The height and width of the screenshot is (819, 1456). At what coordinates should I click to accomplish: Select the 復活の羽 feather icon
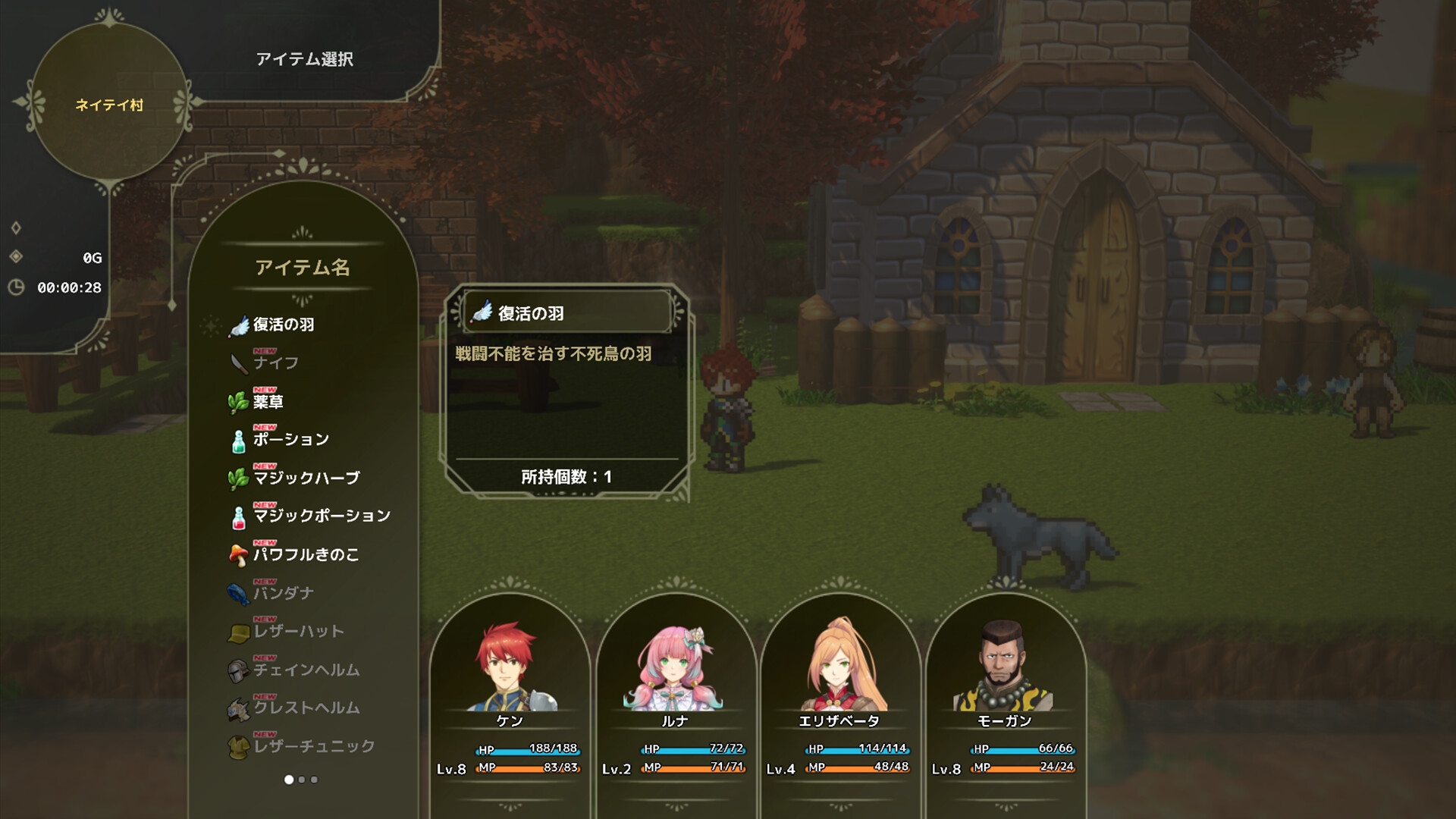[239, 325]
